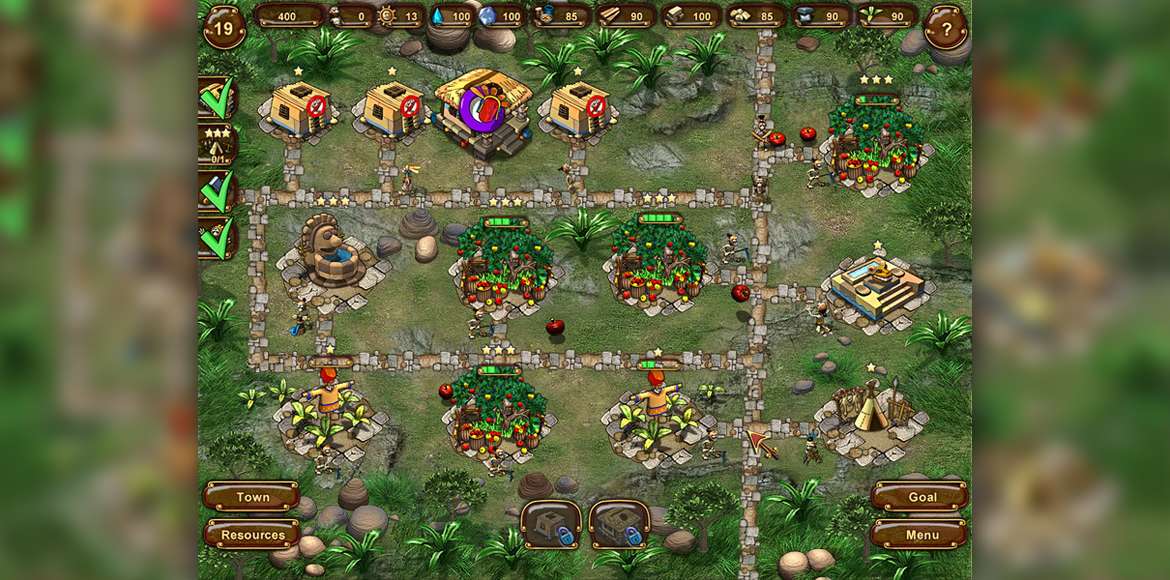Viewport: 1170px width, 580px height.
Task: Click the question mark help button
Action: pyautogui.click(x=944, y=26)
